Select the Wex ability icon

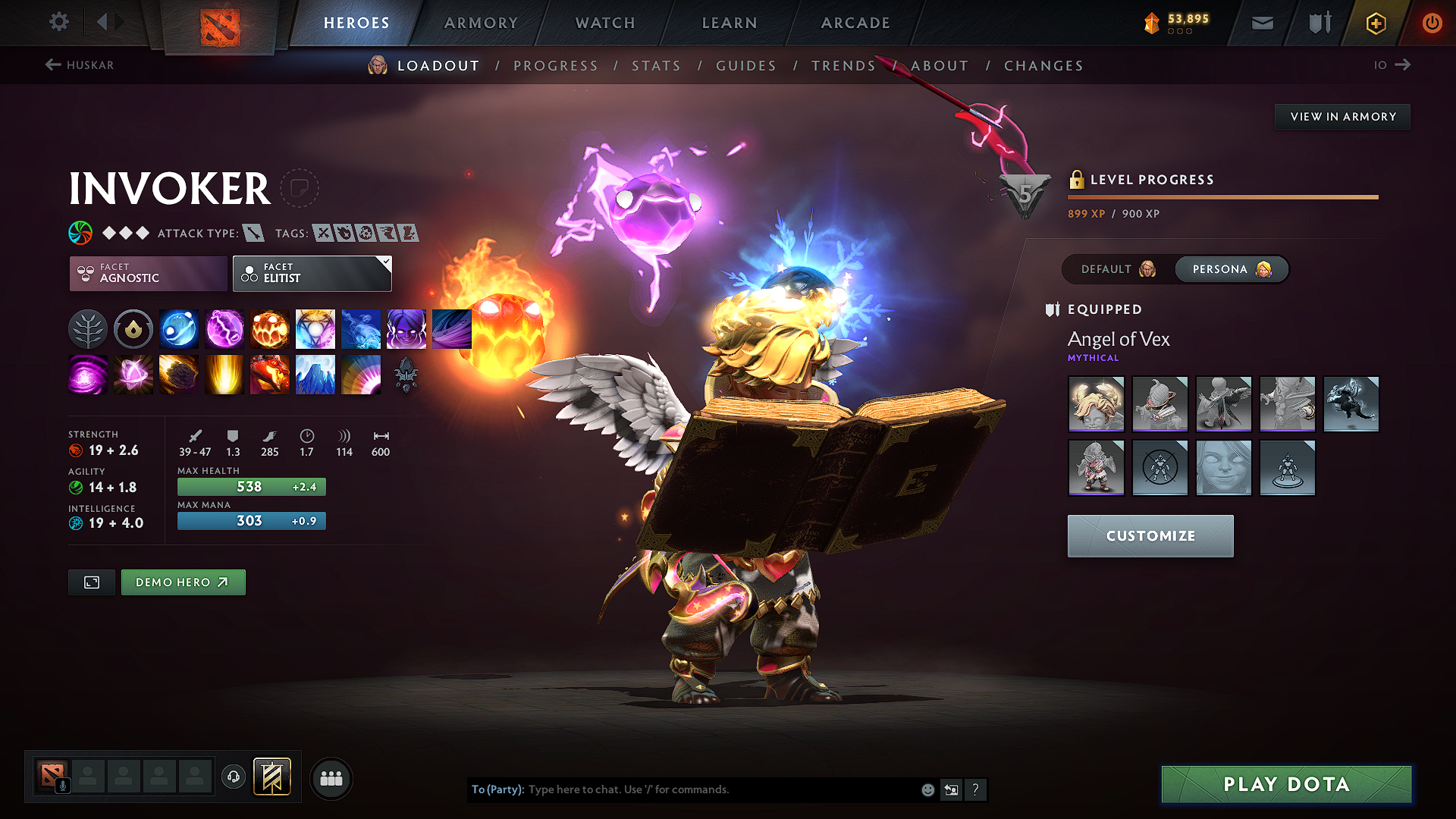[x=224, y=328]
